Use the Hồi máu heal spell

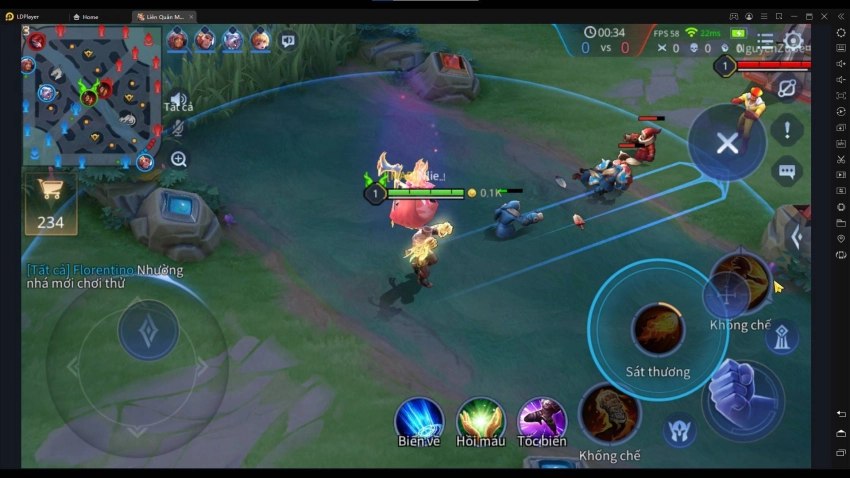(480, 419)
